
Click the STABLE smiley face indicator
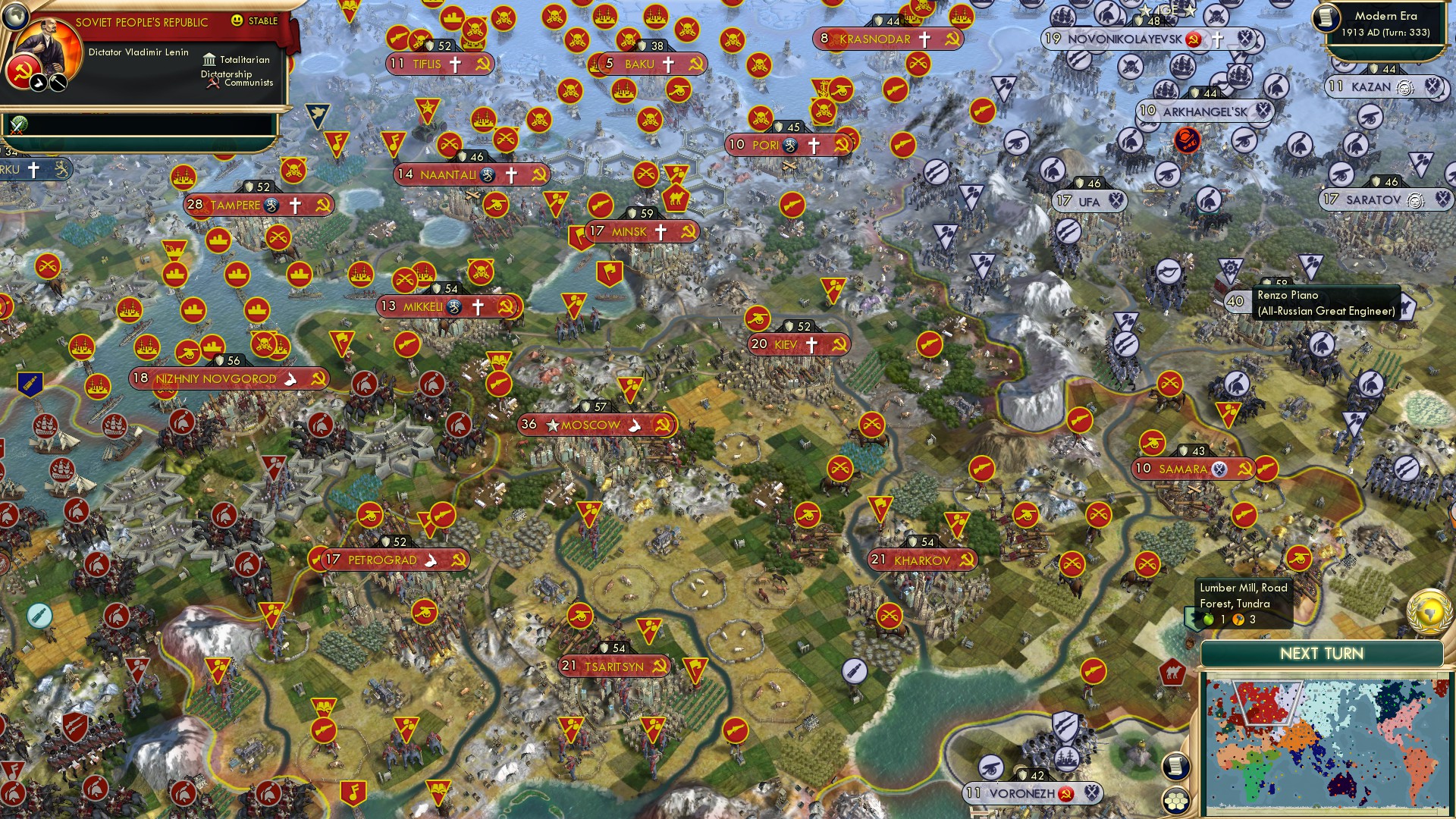(x=237, y=22)
